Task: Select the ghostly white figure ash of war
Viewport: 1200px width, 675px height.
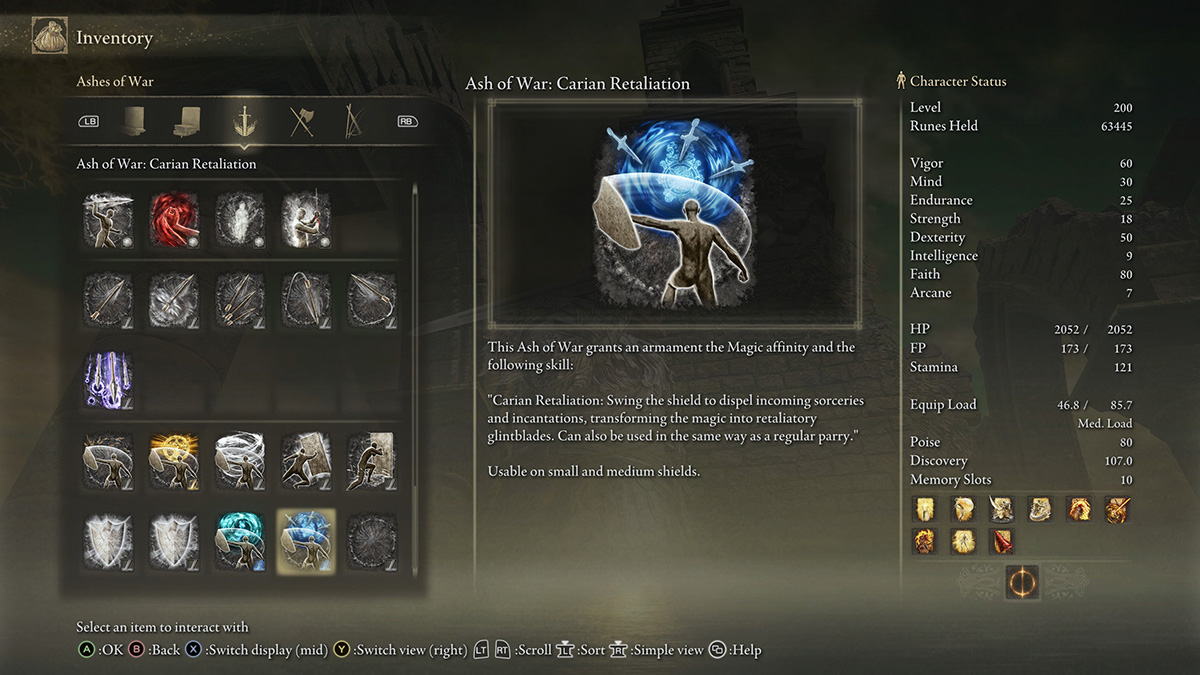Action: [240, 220]
